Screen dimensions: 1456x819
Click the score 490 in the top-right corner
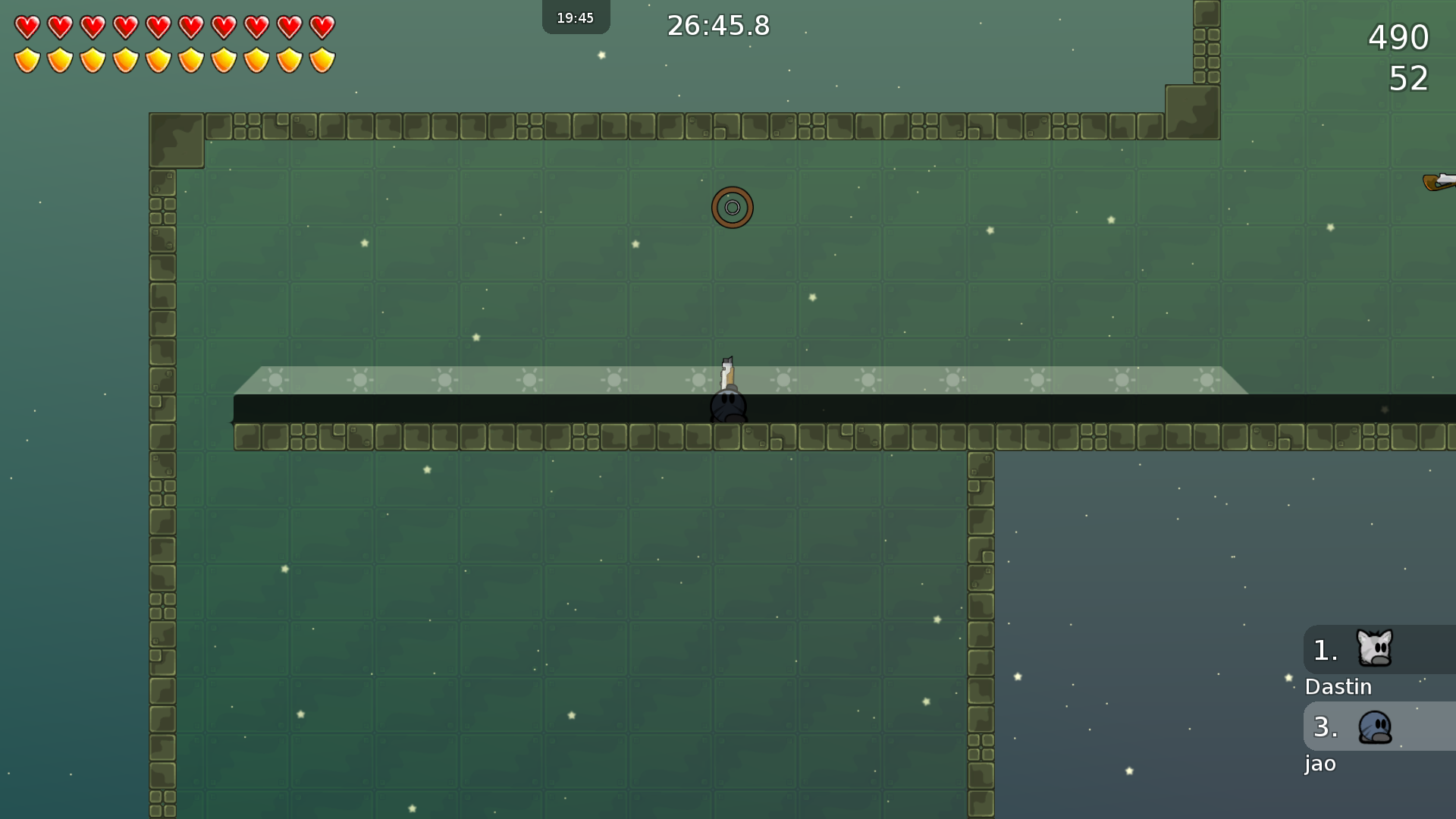click(1399, 37)
